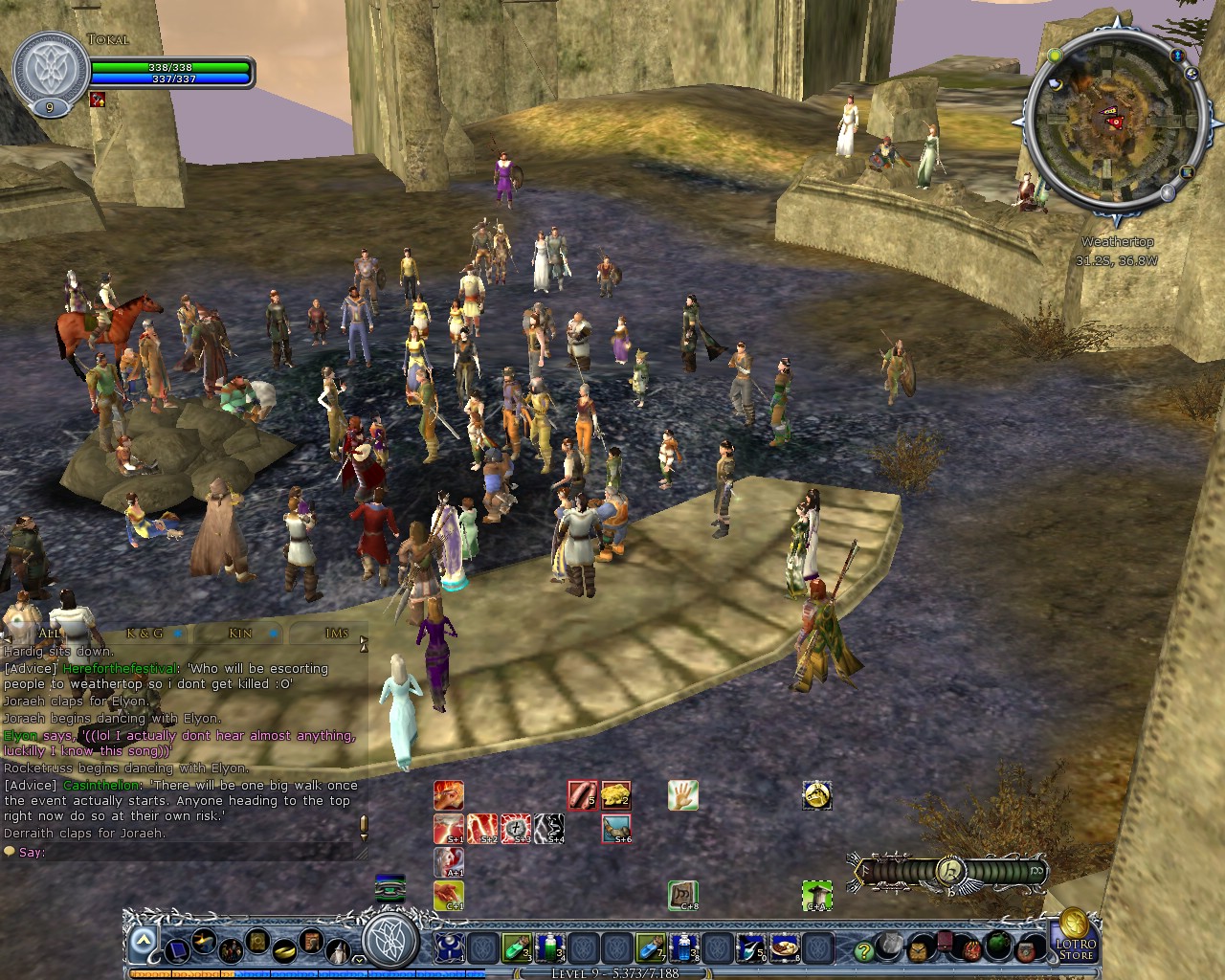
Task: Click the arrow right of the IMS tab
Action: tap(365, 639)
